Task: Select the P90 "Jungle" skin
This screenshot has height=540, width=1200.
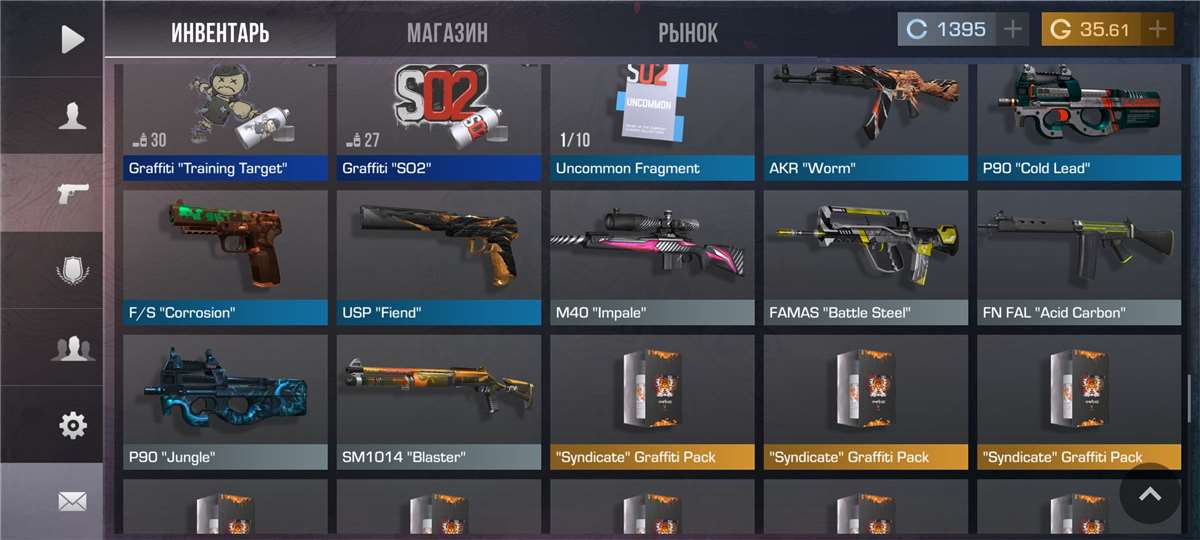Action: pyautogui.click(x=225, y=401)
